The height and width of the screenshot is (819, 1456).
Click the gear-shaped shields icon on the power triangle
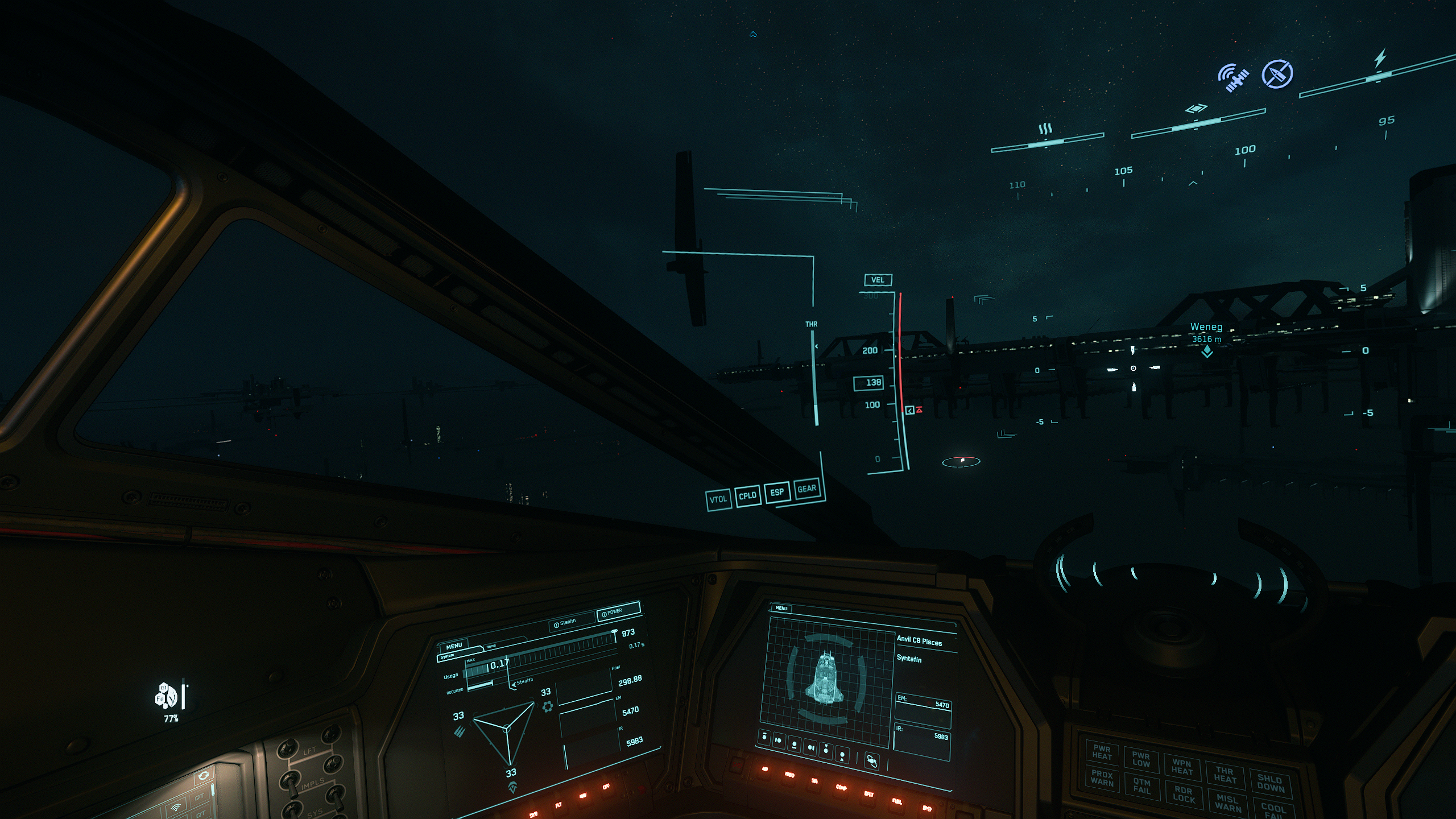coord(547,706)
